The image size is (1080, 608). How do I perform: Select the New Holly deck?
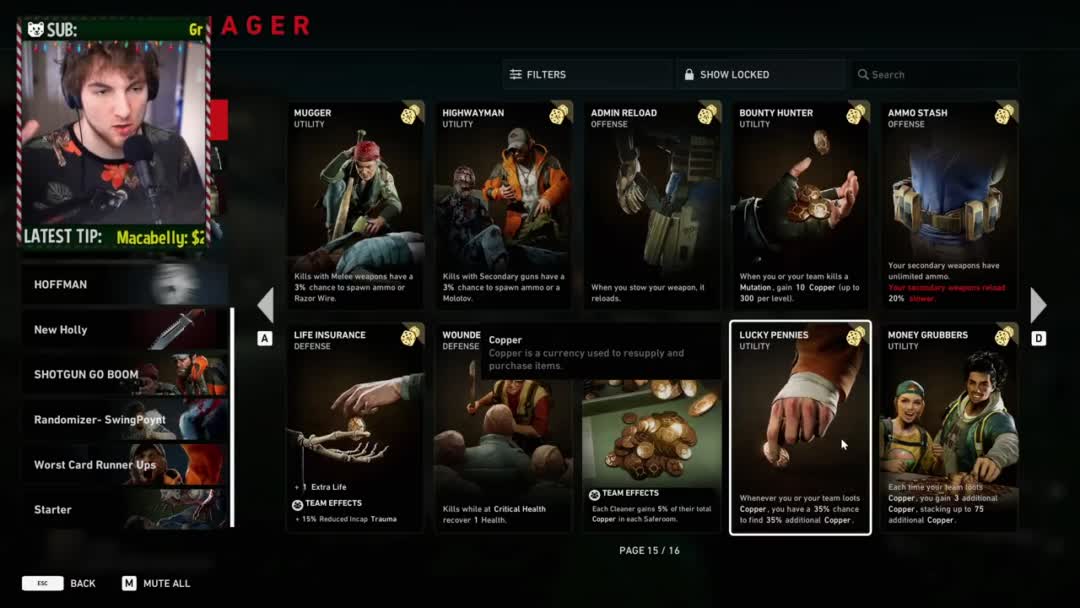coord(125,330)
